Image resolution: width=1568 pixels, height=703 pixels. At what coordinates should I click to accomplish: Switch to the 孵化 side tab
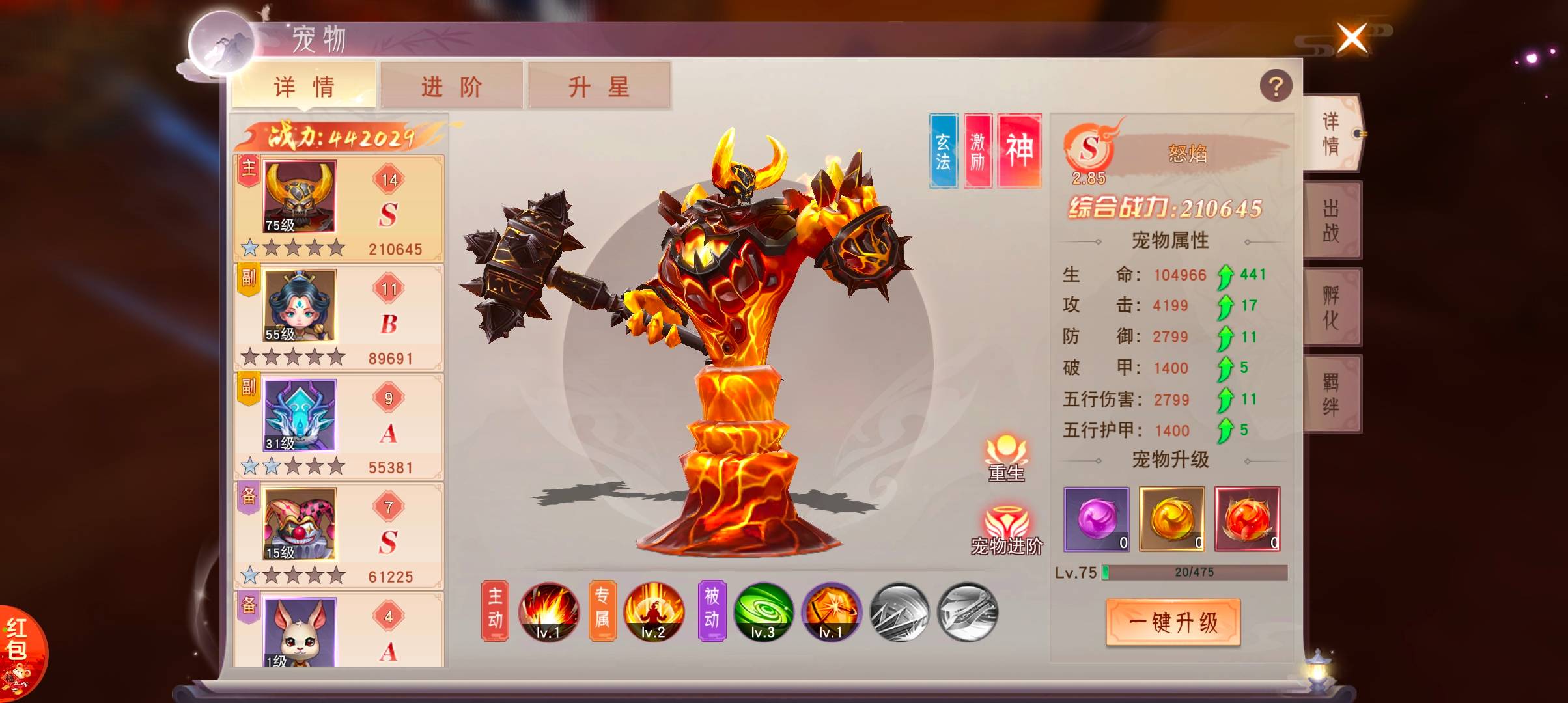(1331, 307)
